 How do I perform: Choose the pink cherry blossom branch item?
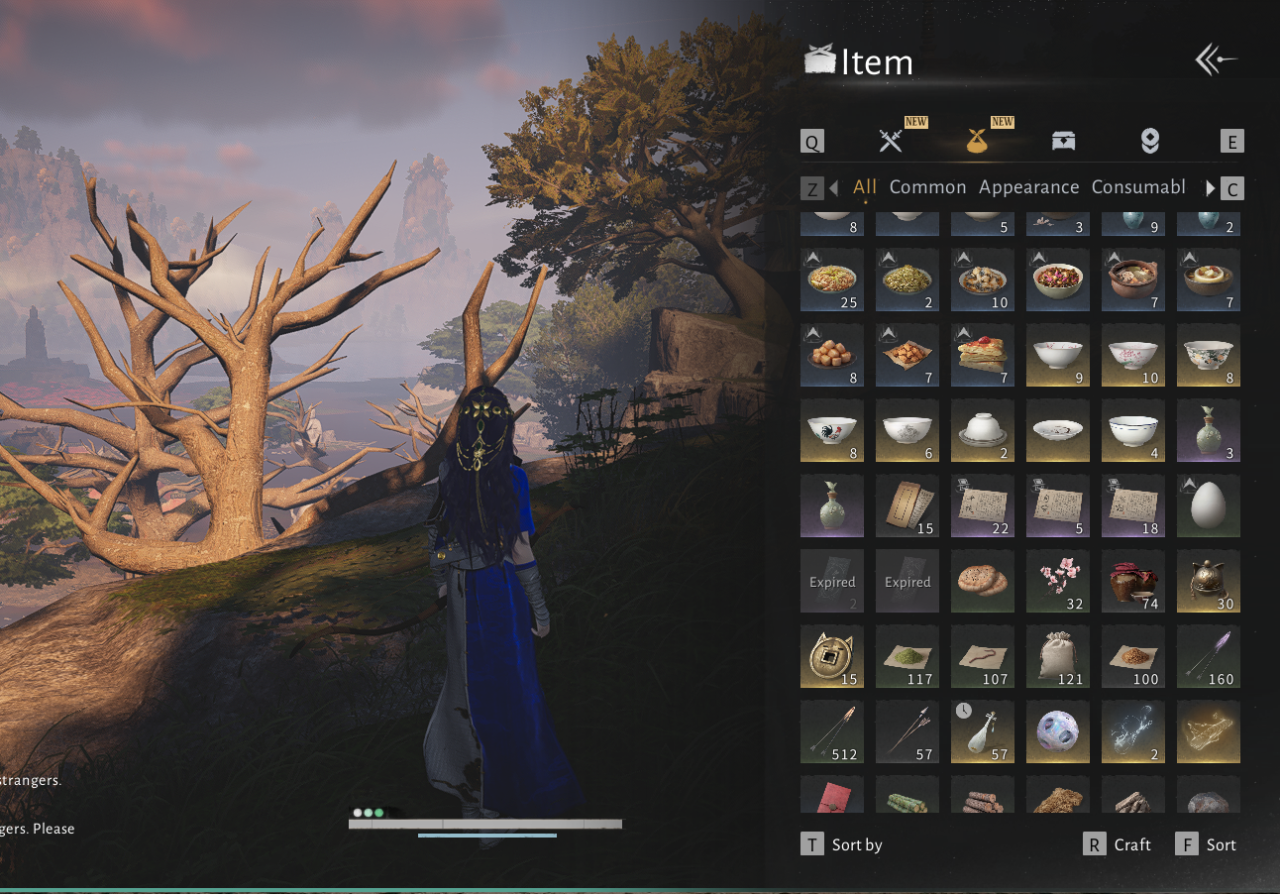[1058, 581]
